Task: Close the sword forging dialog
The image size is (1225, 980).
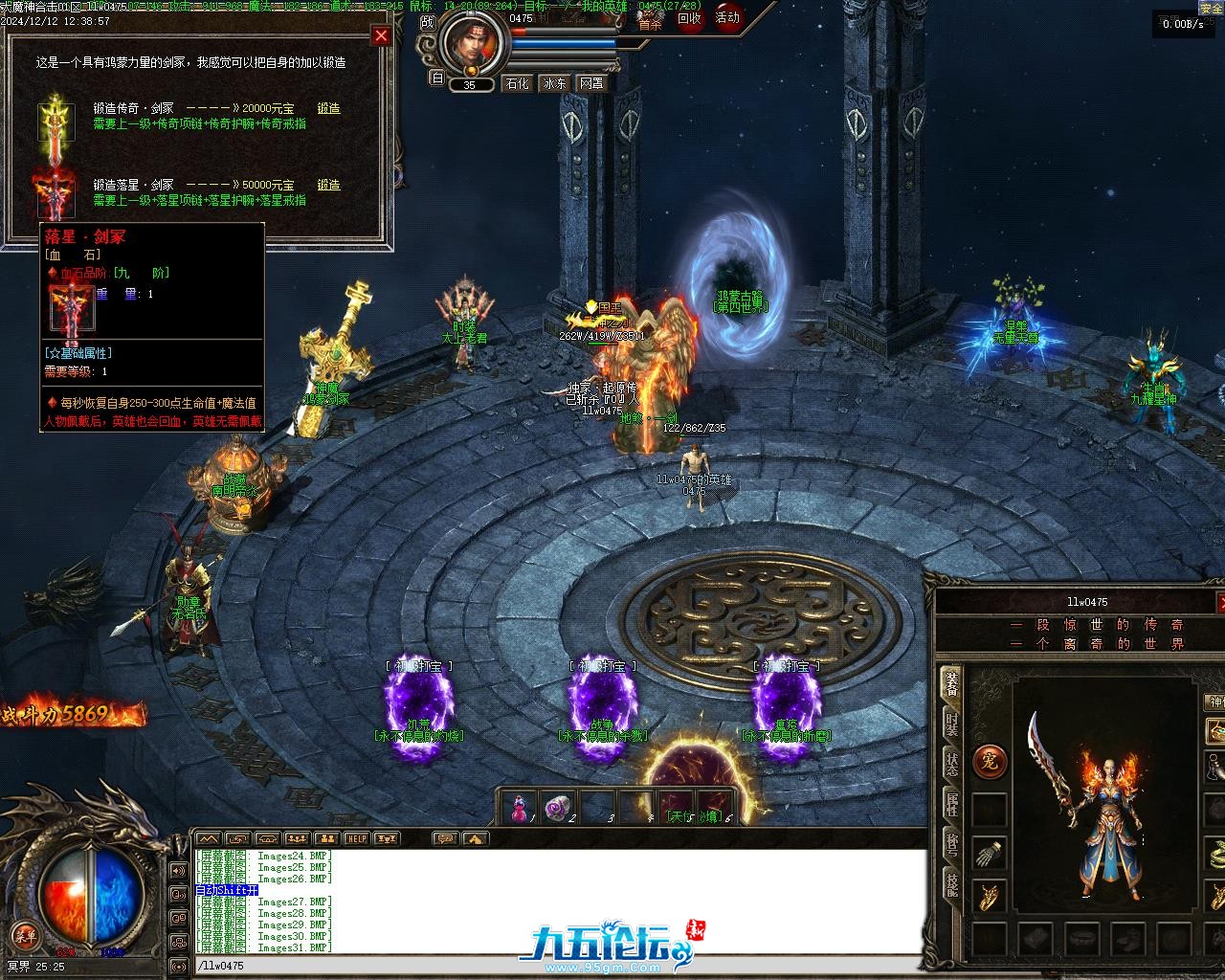Action: click(x=381, y=36)
